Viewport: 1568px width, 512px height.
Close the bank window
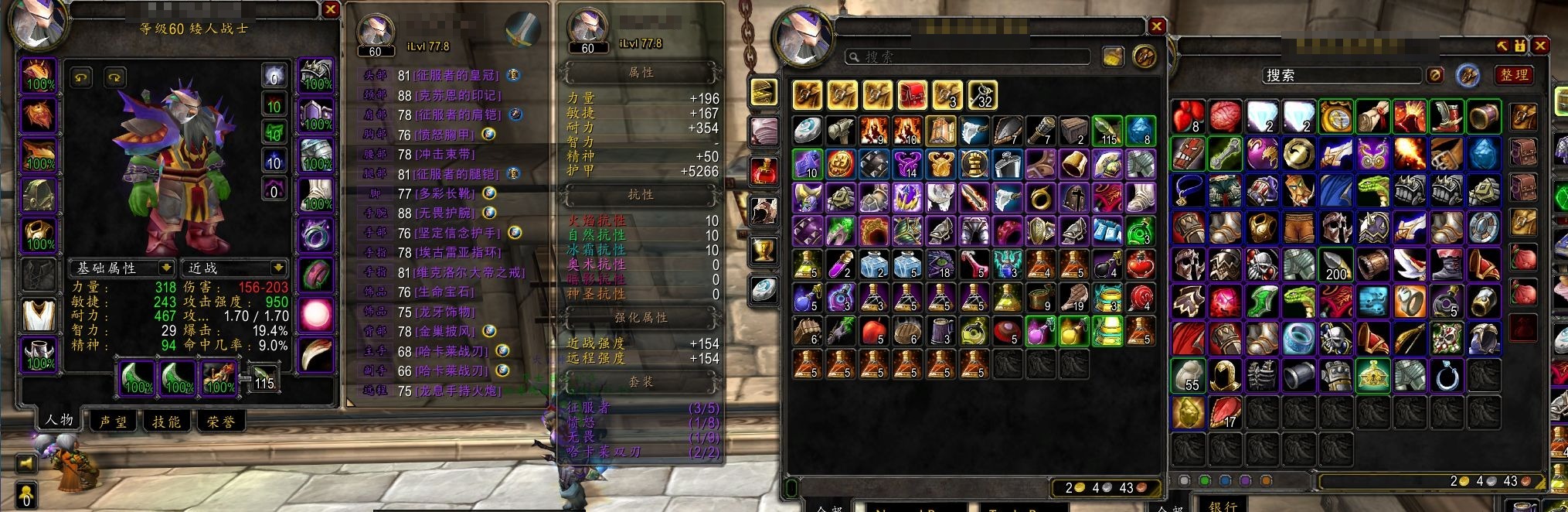[x=1540, y=46]
